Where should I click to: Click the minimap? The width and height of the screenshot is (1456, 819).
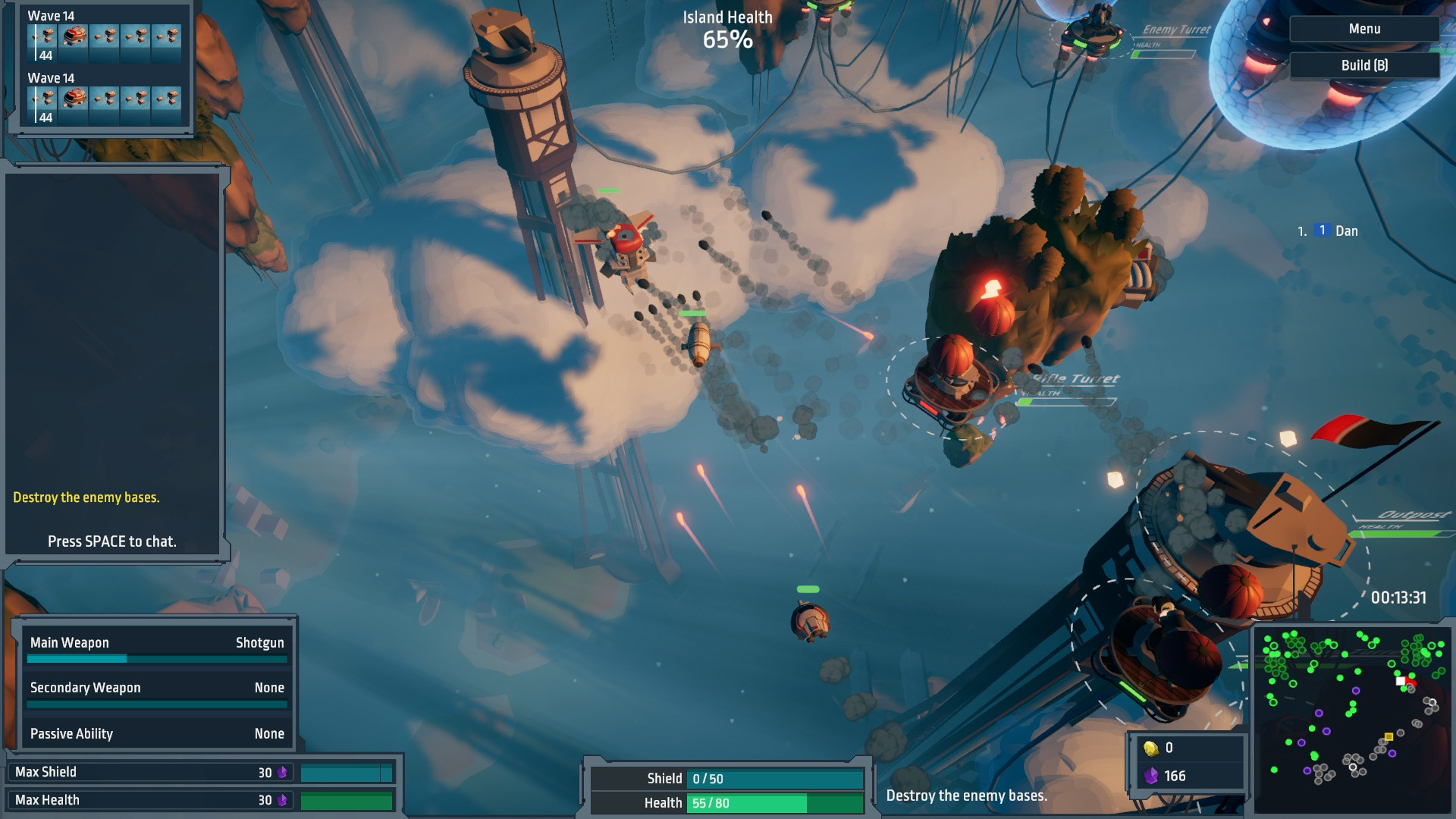coord(1352,719)
